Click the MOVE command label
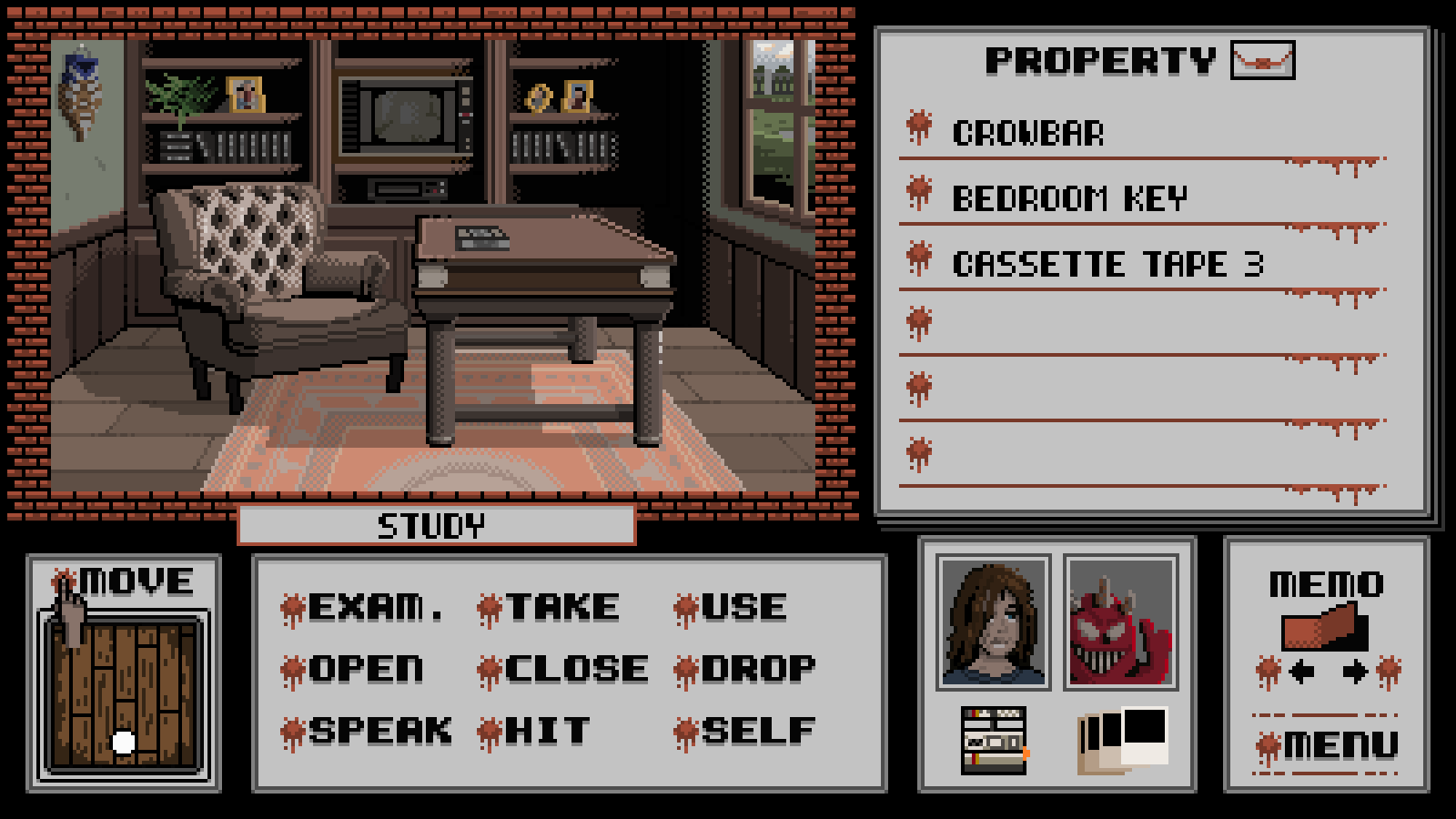Image resolution: width=1456 pixels, height=819 pixels. click(x=136, y=581)
